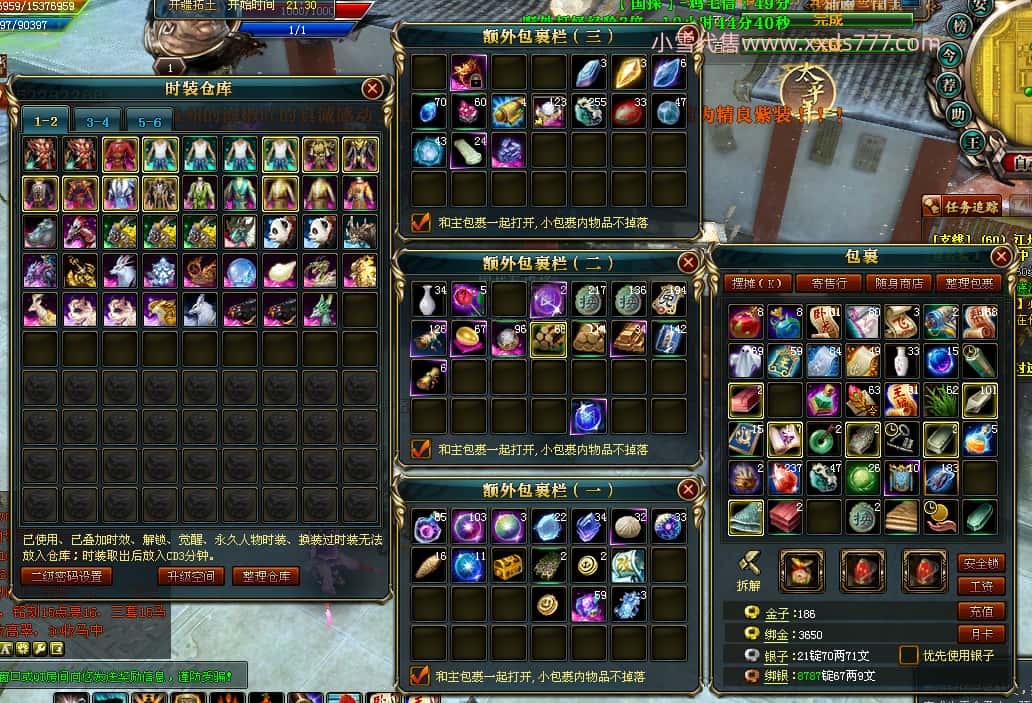Switch to the 5-6 wardrobe tab

tap(149, 122)
